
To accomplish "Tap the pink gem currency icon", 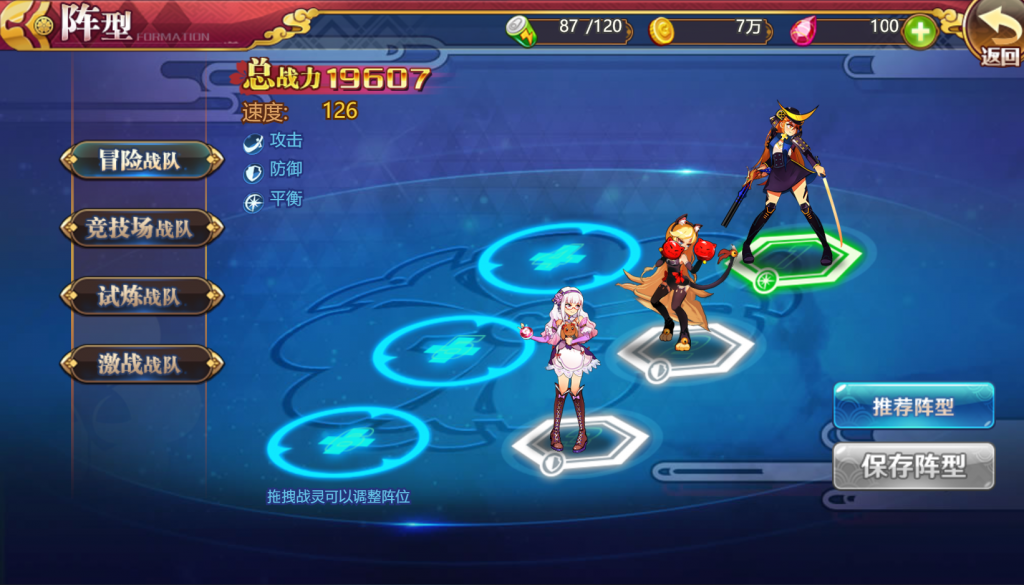I will tap(803, 31).
